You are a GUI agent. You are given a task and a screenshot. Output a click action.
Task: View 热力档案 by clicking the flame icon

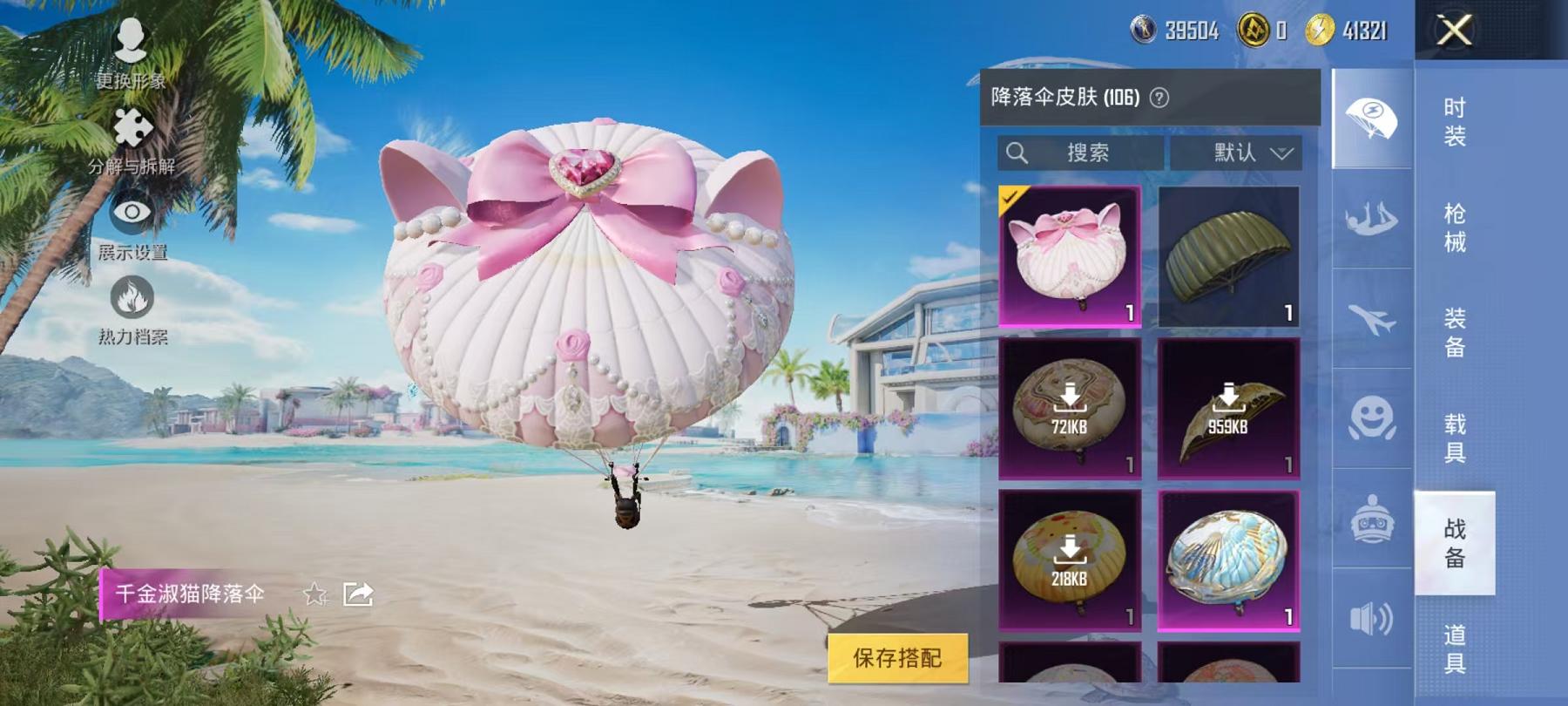pyautogui.click(x=132, y=296)
